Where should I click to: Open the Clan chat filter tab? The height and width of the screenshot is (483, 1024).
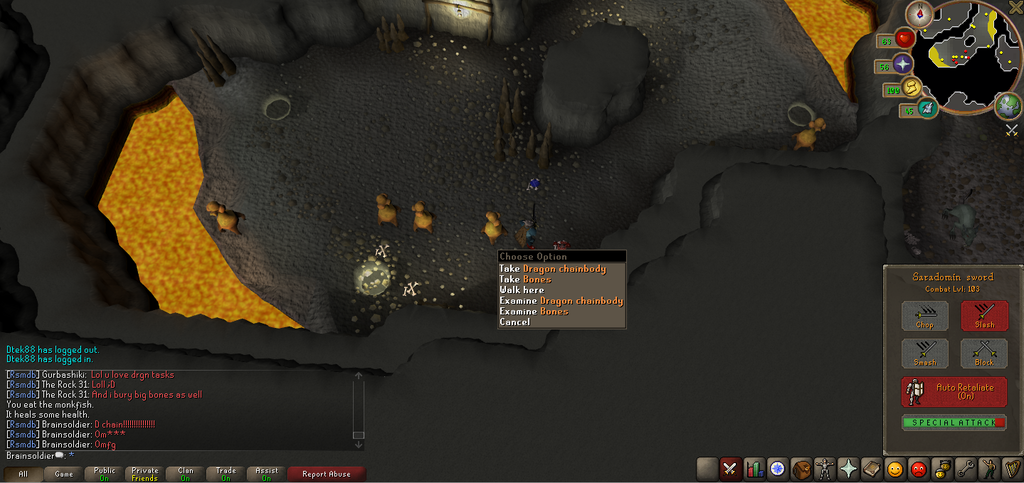[x=185, y=474]
